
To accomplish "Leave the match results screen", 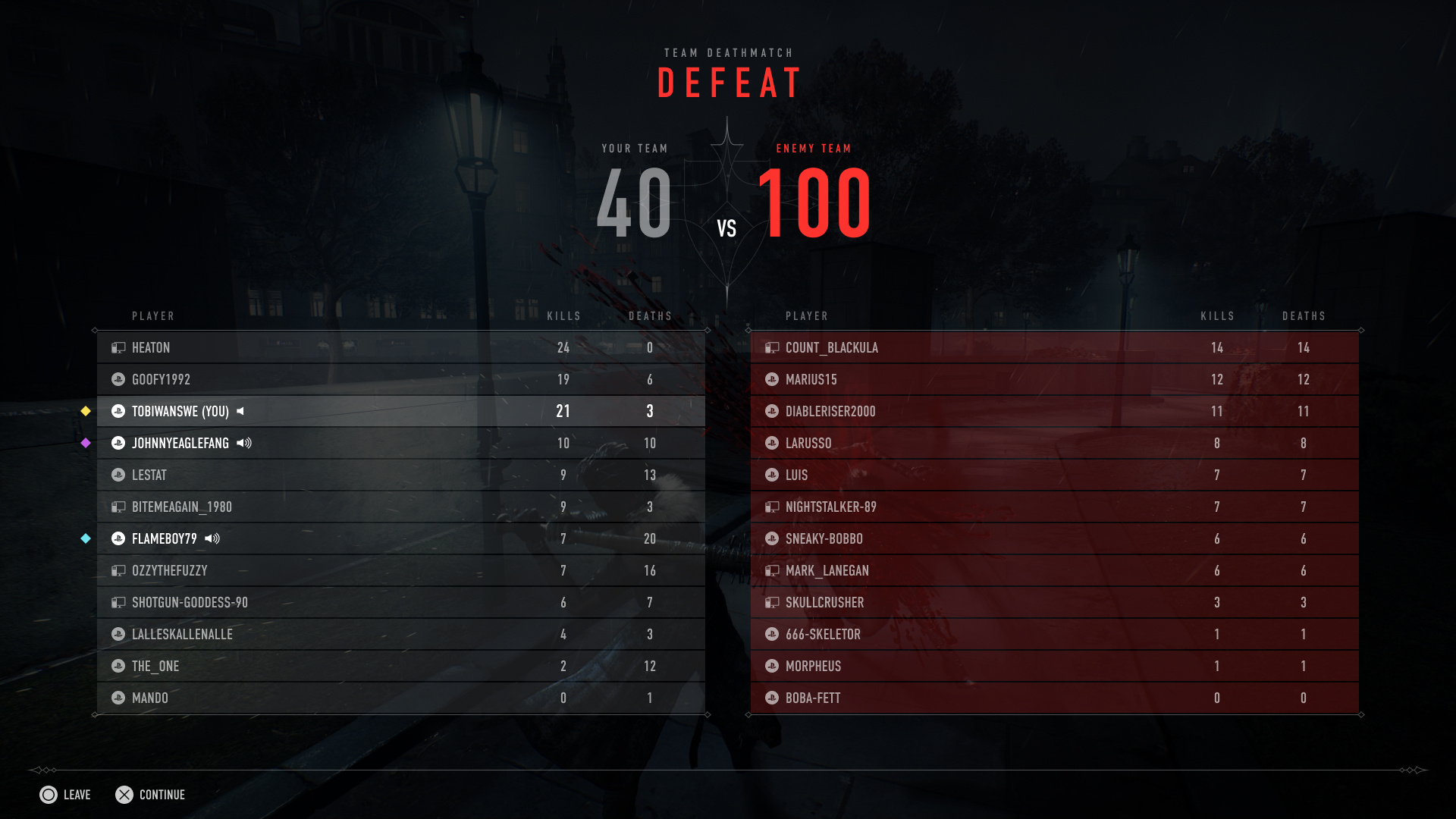I will [x=65, y=795].
